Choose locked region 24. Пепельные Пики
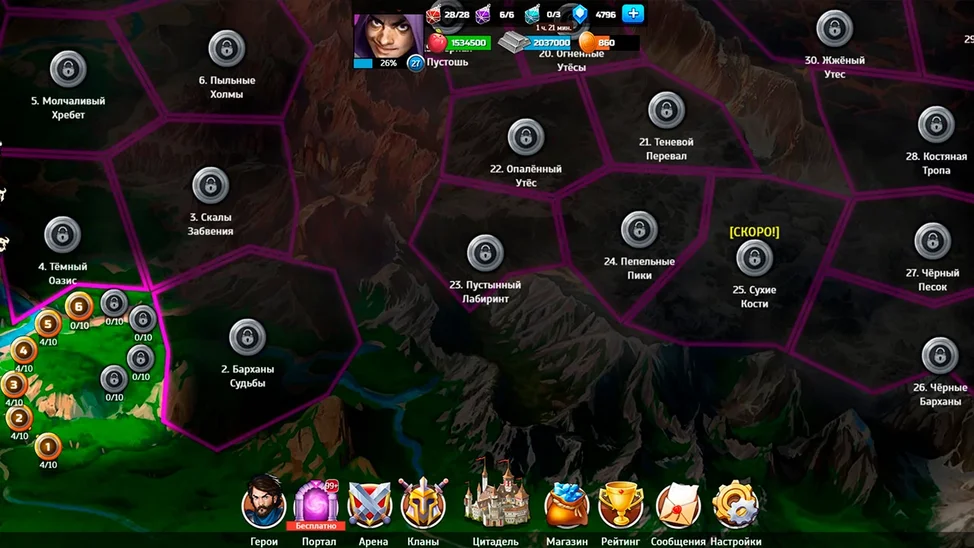Screen dimensions: 974x548 [639, 230]
